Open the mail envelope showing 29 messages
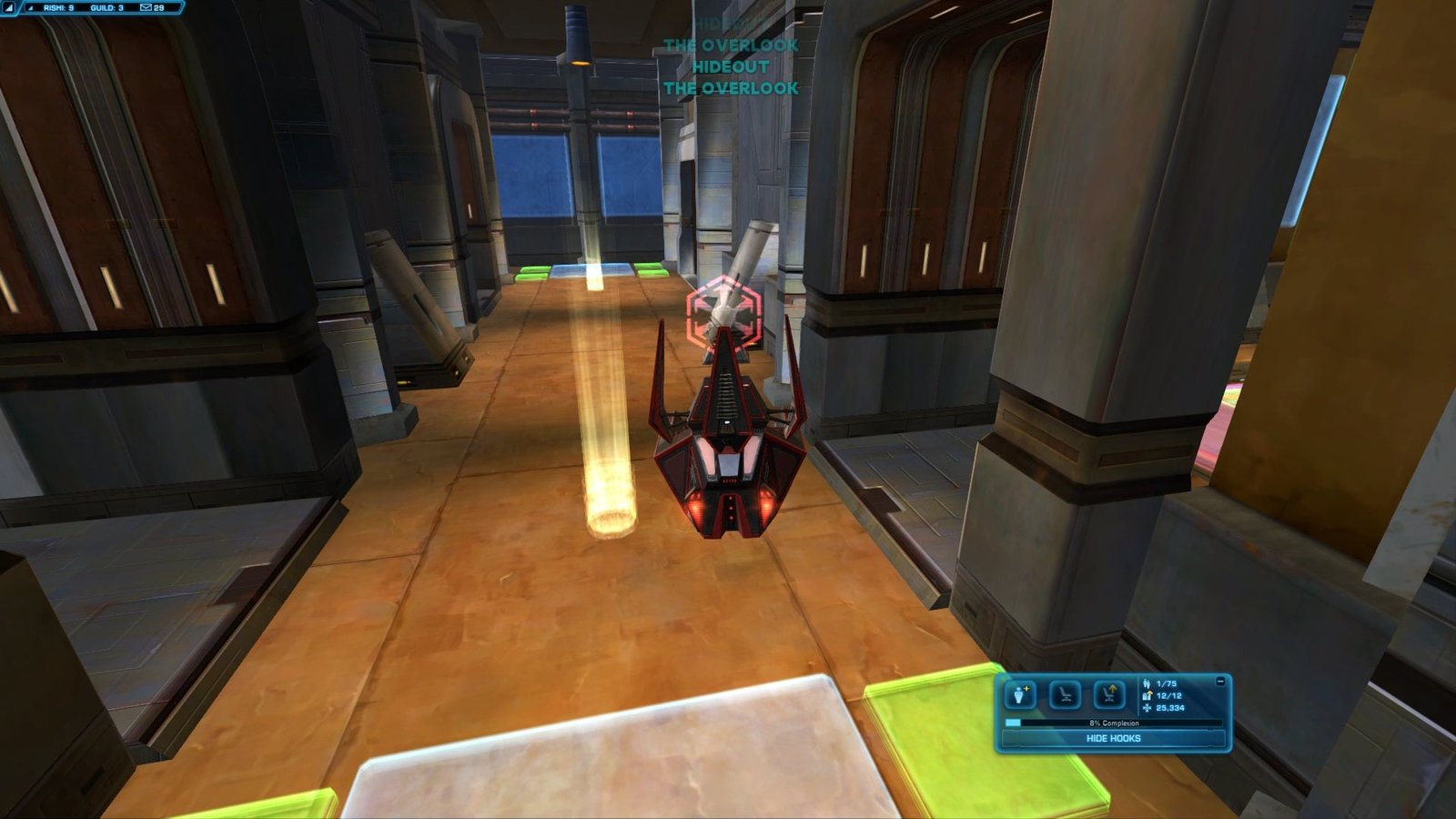 [152, 7]
